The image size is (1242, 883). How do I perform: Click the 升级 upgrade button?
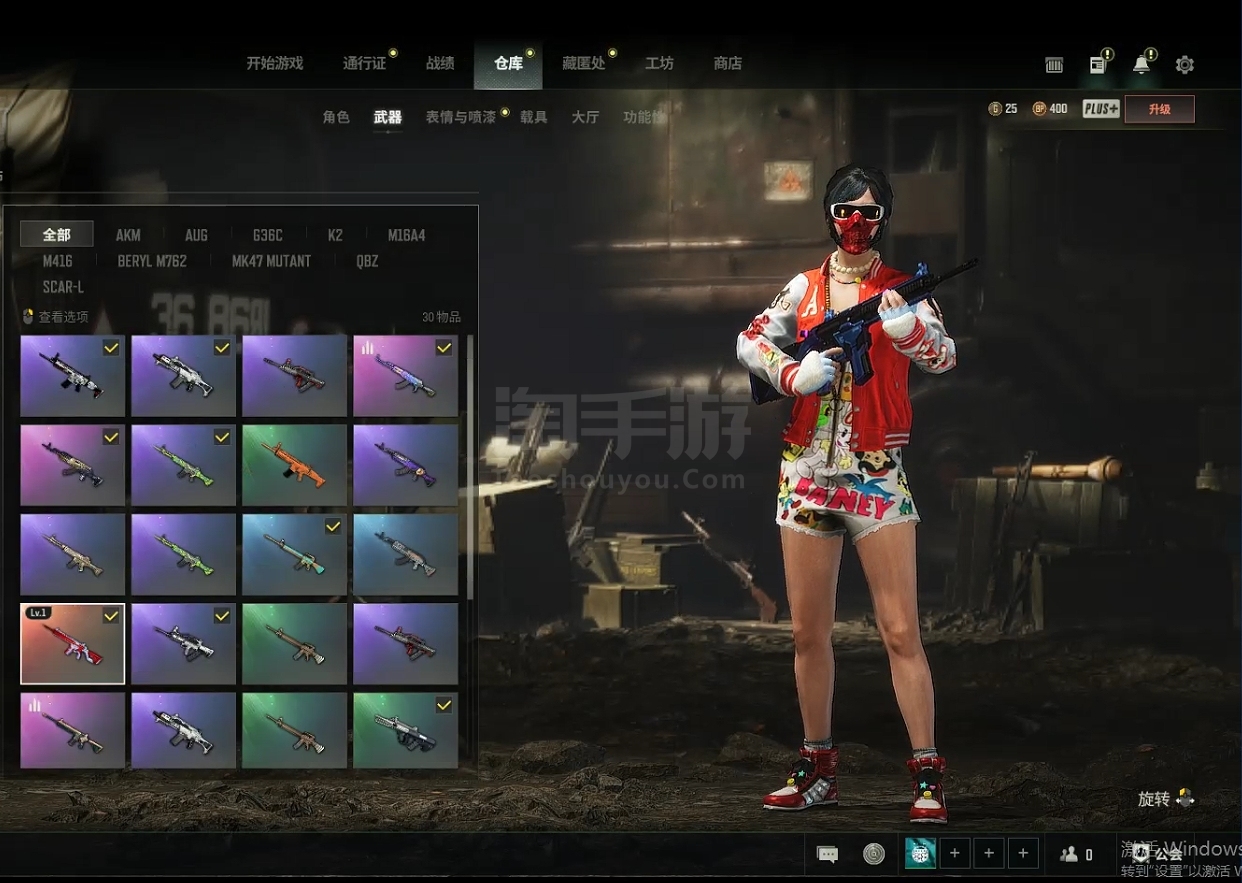(1159, 109)
